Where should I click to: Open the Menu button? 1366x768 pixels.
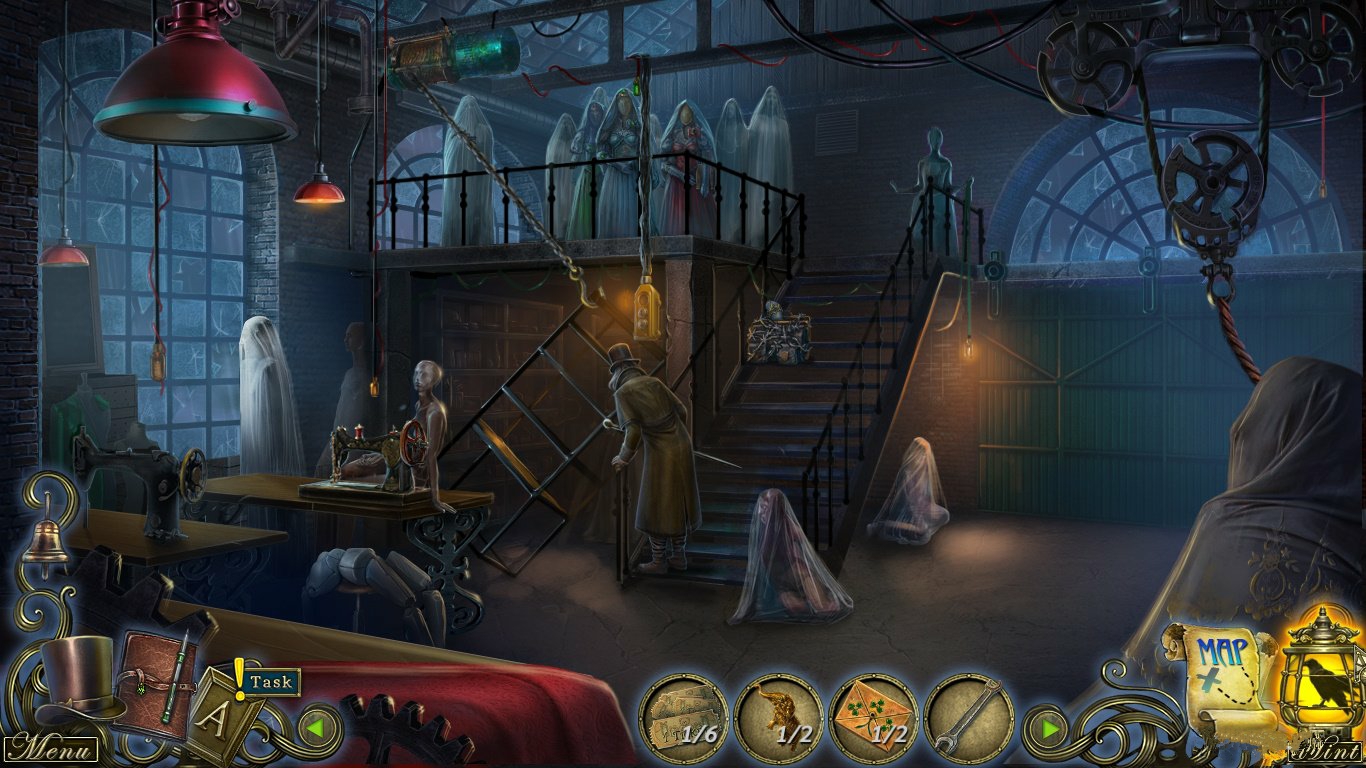click(50, 748)
